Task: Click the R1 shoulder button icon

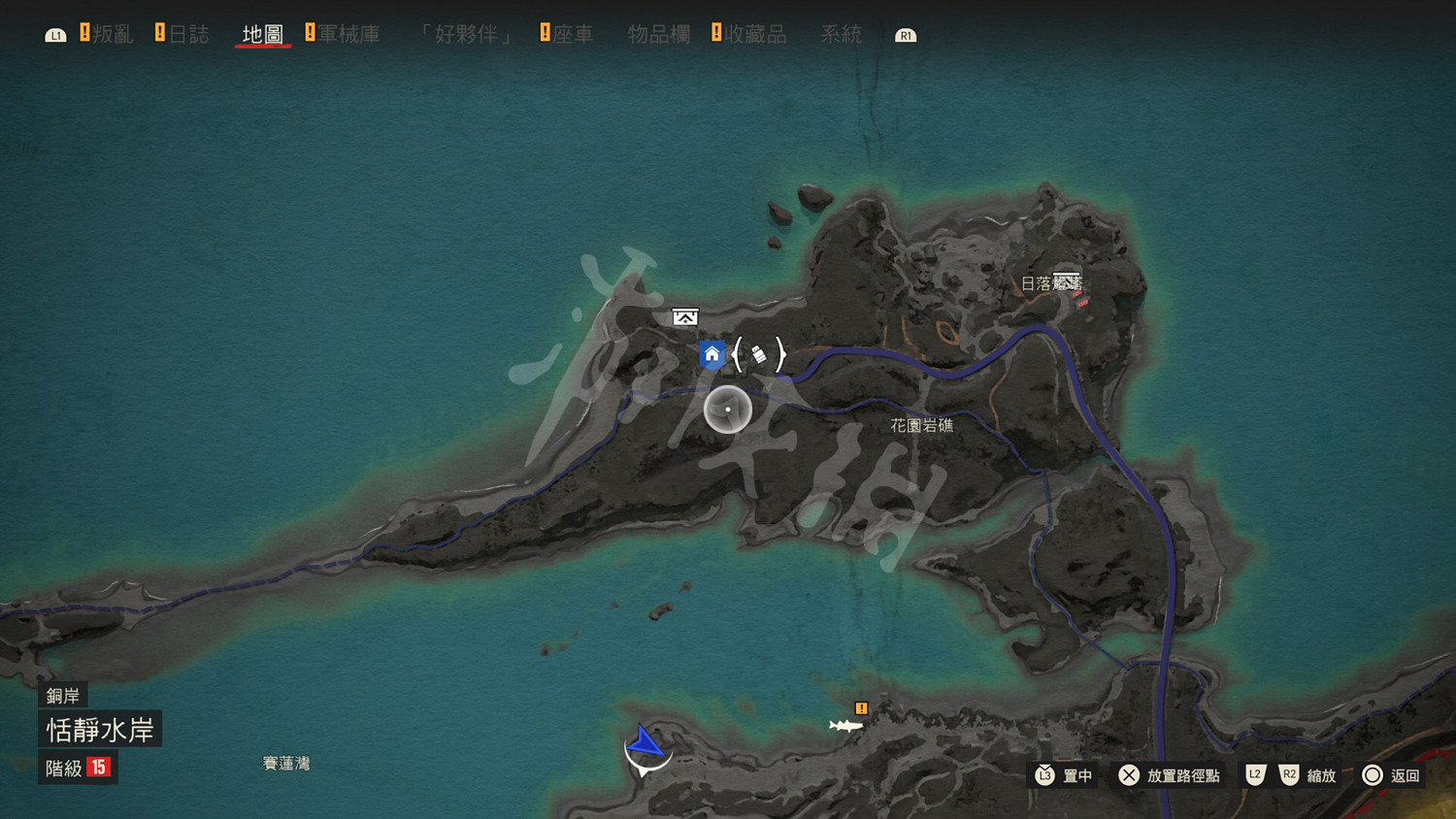Action: tap(904, 34)
